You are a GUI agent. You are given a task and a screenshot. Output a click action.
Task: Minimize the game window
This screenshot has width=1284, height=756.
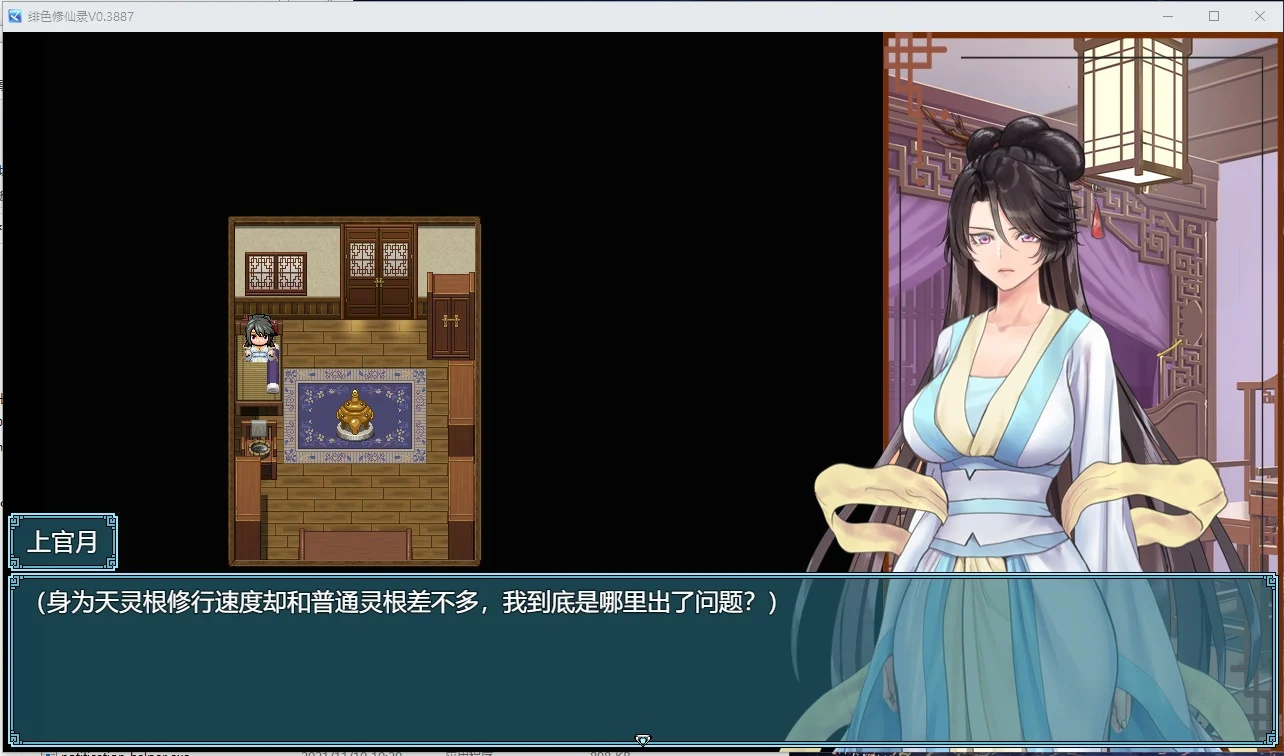[x=1167, y=15]
